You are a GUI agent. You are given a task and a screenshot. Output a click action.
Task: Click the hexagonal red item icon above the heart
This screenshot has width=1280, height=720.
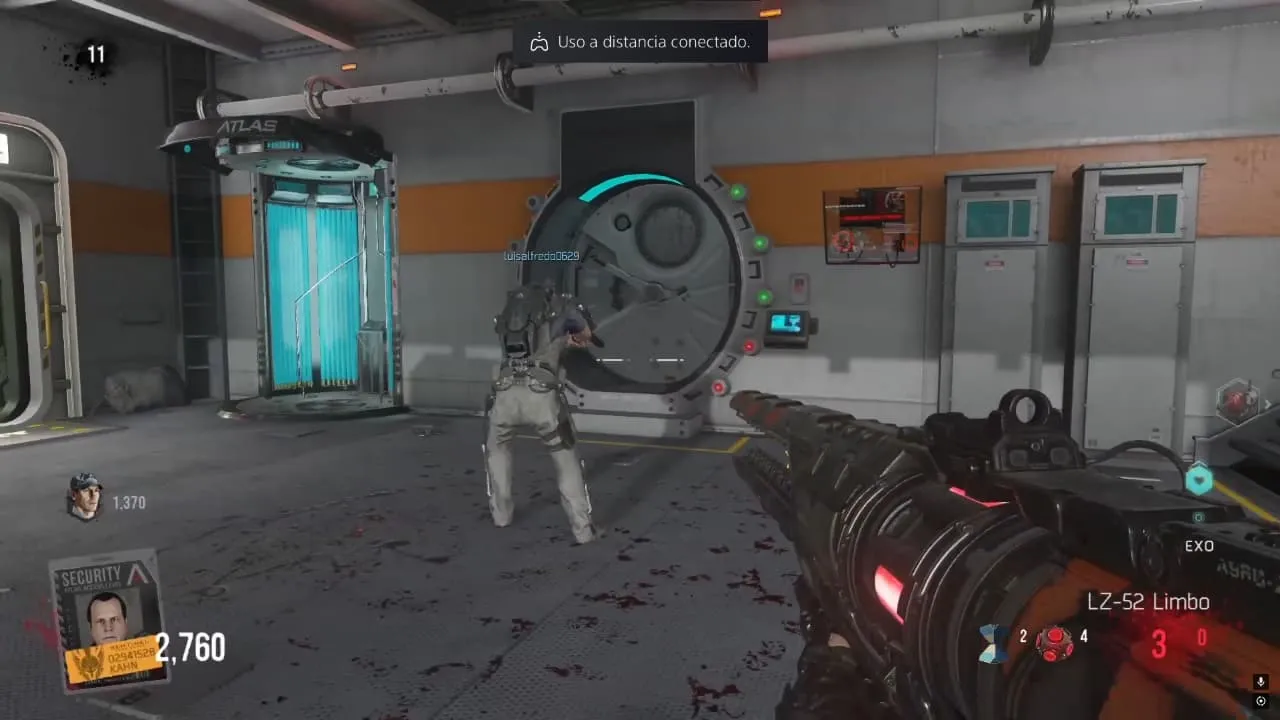(1237, 401)
